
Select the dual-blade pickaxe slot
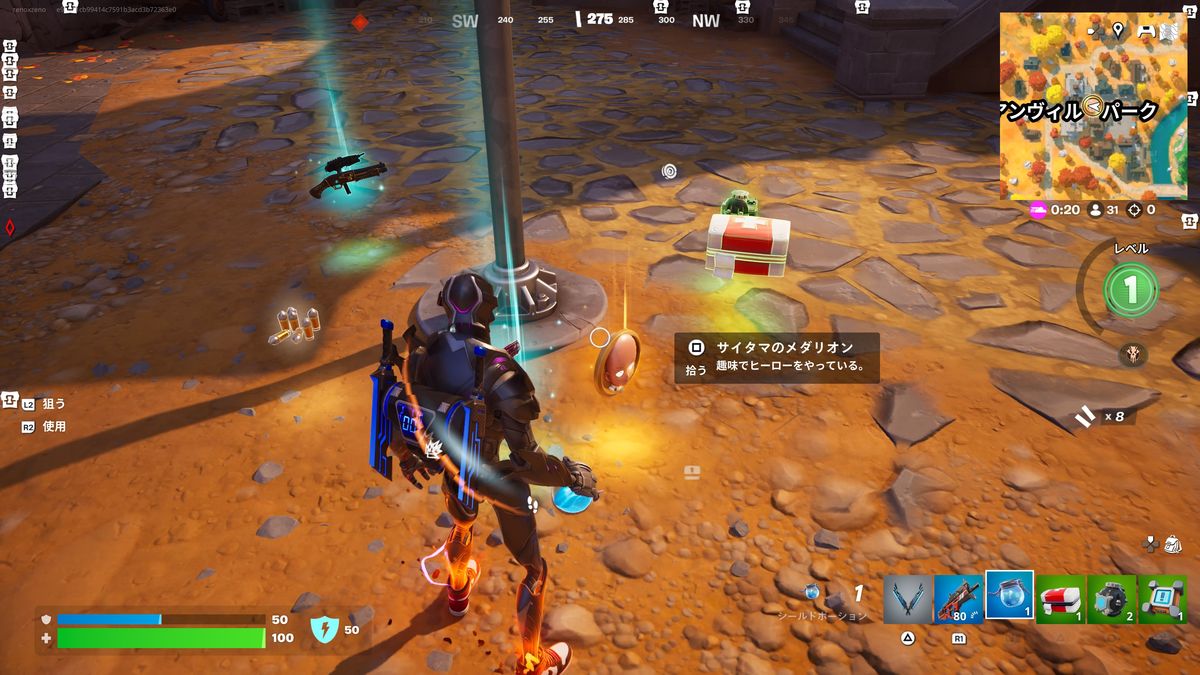(907, 600)
